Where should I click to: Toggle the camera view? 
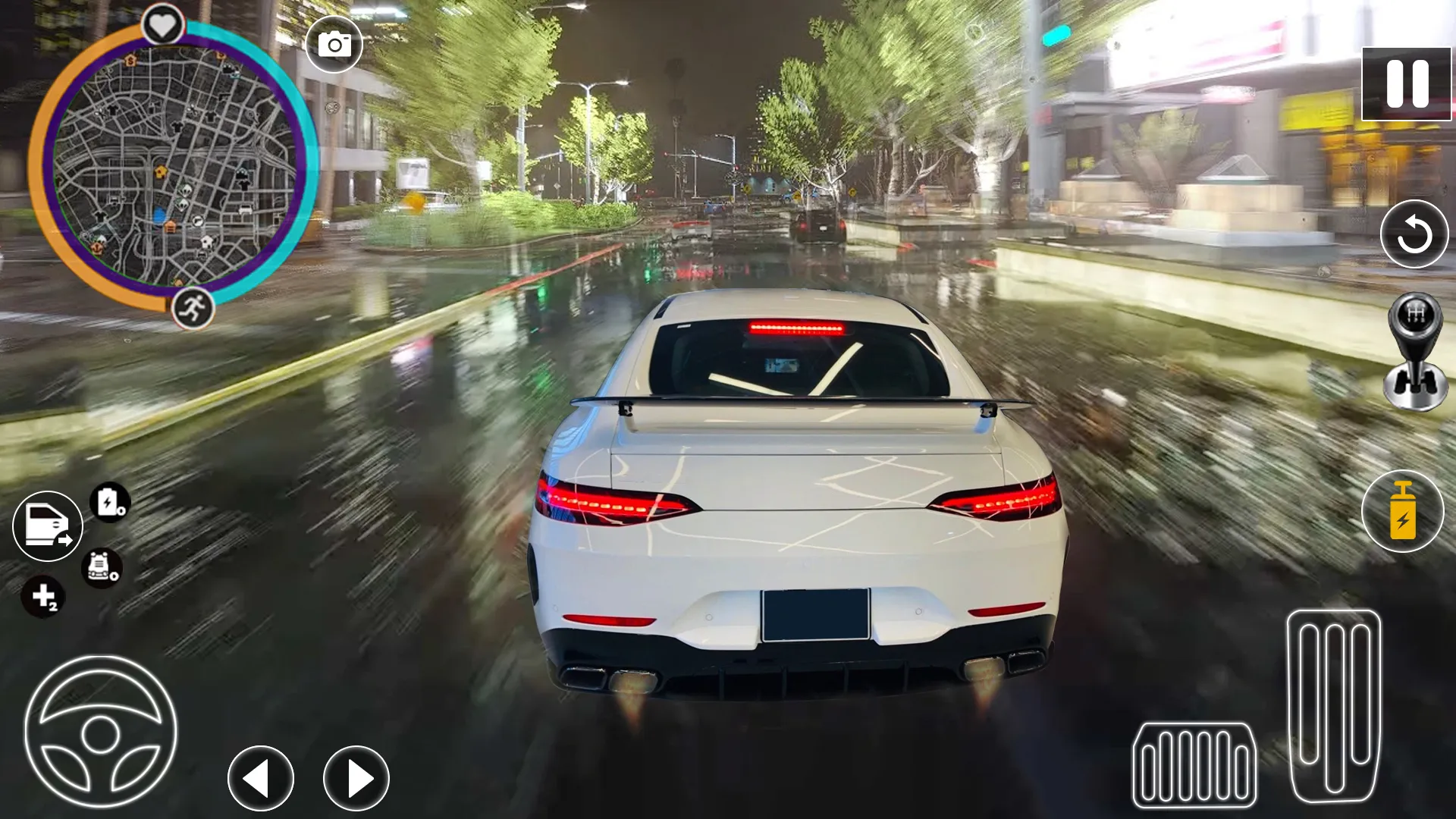click(x=334, y=43)
